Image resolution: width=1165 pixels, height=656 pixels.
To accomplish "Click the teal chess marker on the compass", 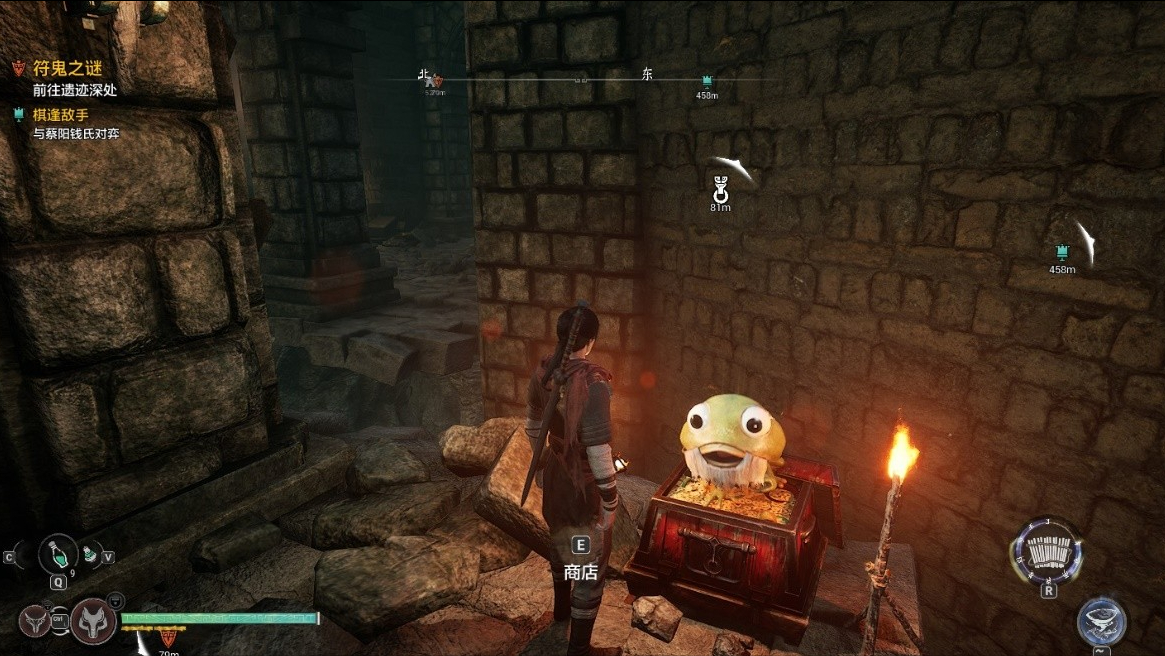I will [x=707, y=80].
